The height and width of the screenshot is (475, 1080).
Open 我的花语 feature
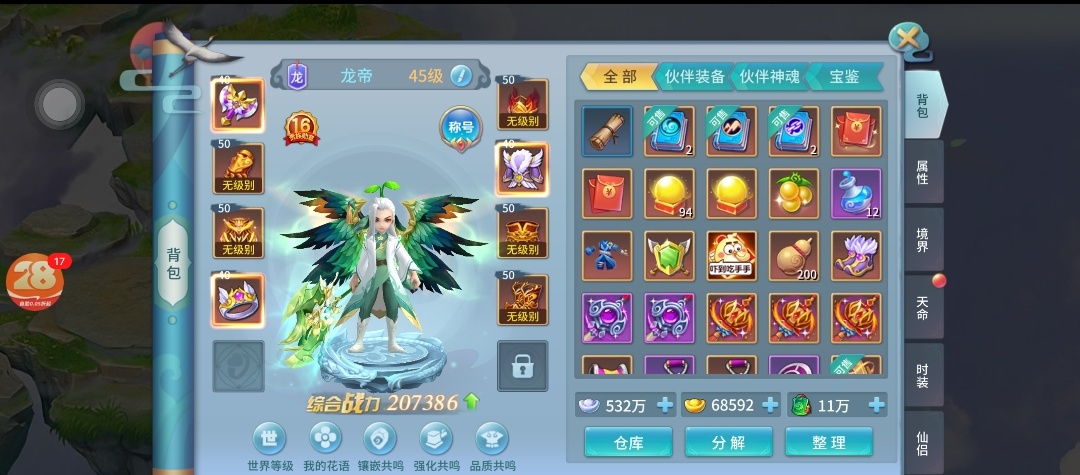(x=325, y=446)
